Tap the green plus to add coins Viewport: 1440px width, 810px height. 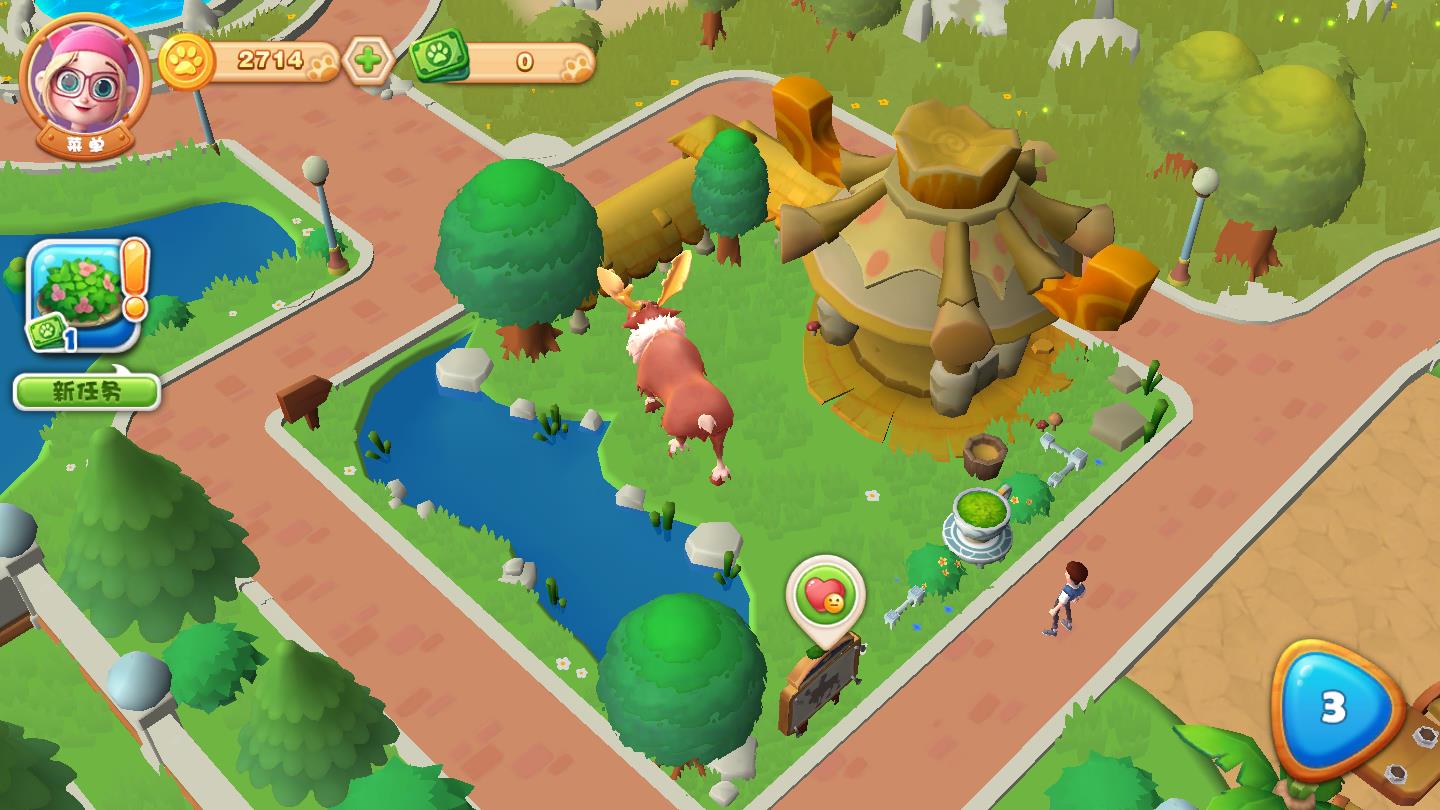click(368, 61)
